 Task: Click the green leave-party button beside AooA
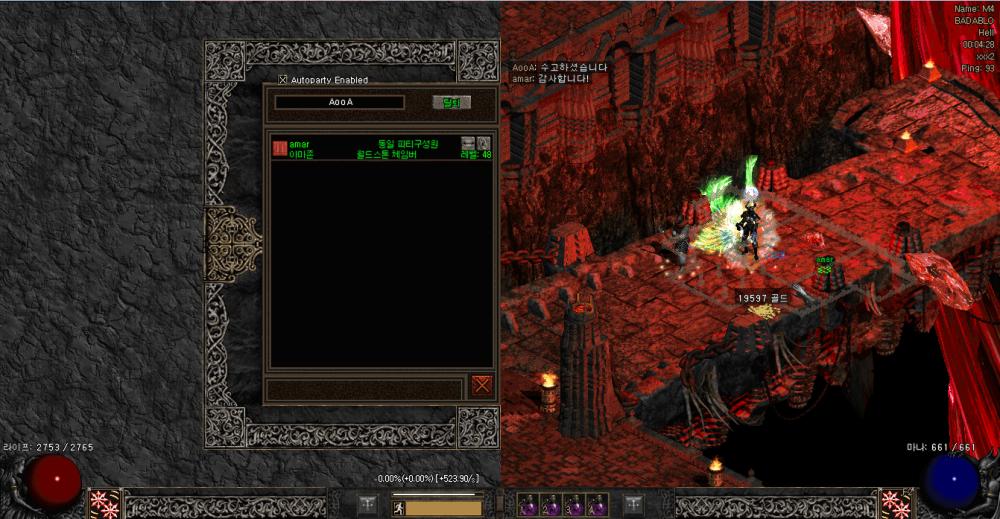click(451, 102)
